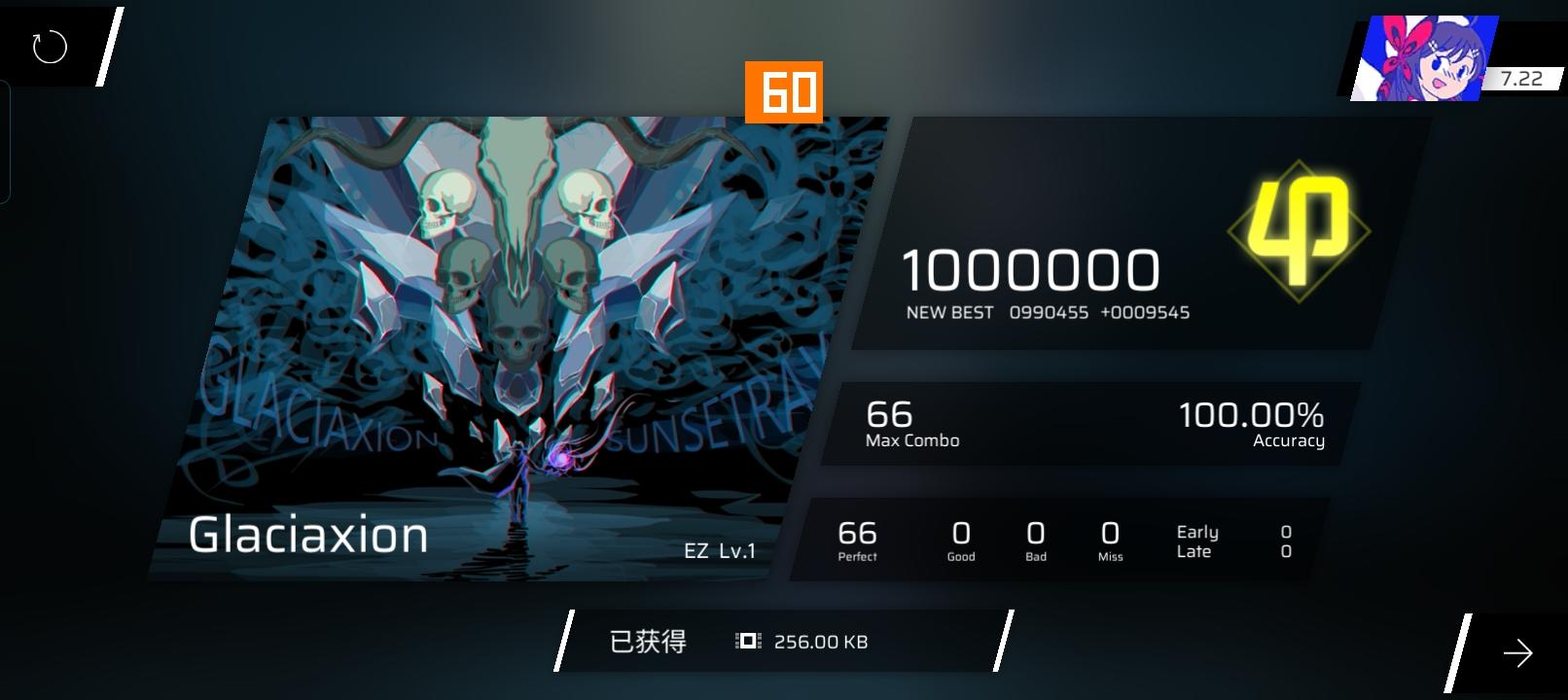Viewport: 1568px width, 700px height.
Task: Open the orange 60 indicator at top
Action: [784, 93]
